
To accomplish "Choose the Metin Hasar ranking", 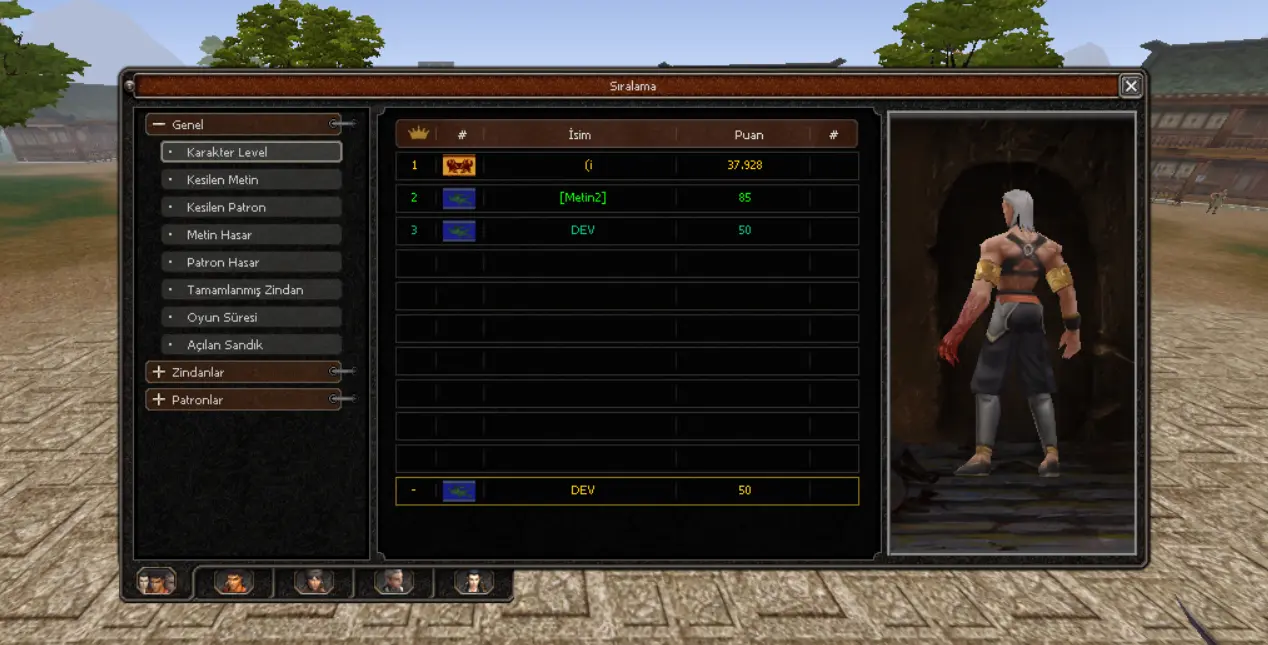I will (251, 235).
